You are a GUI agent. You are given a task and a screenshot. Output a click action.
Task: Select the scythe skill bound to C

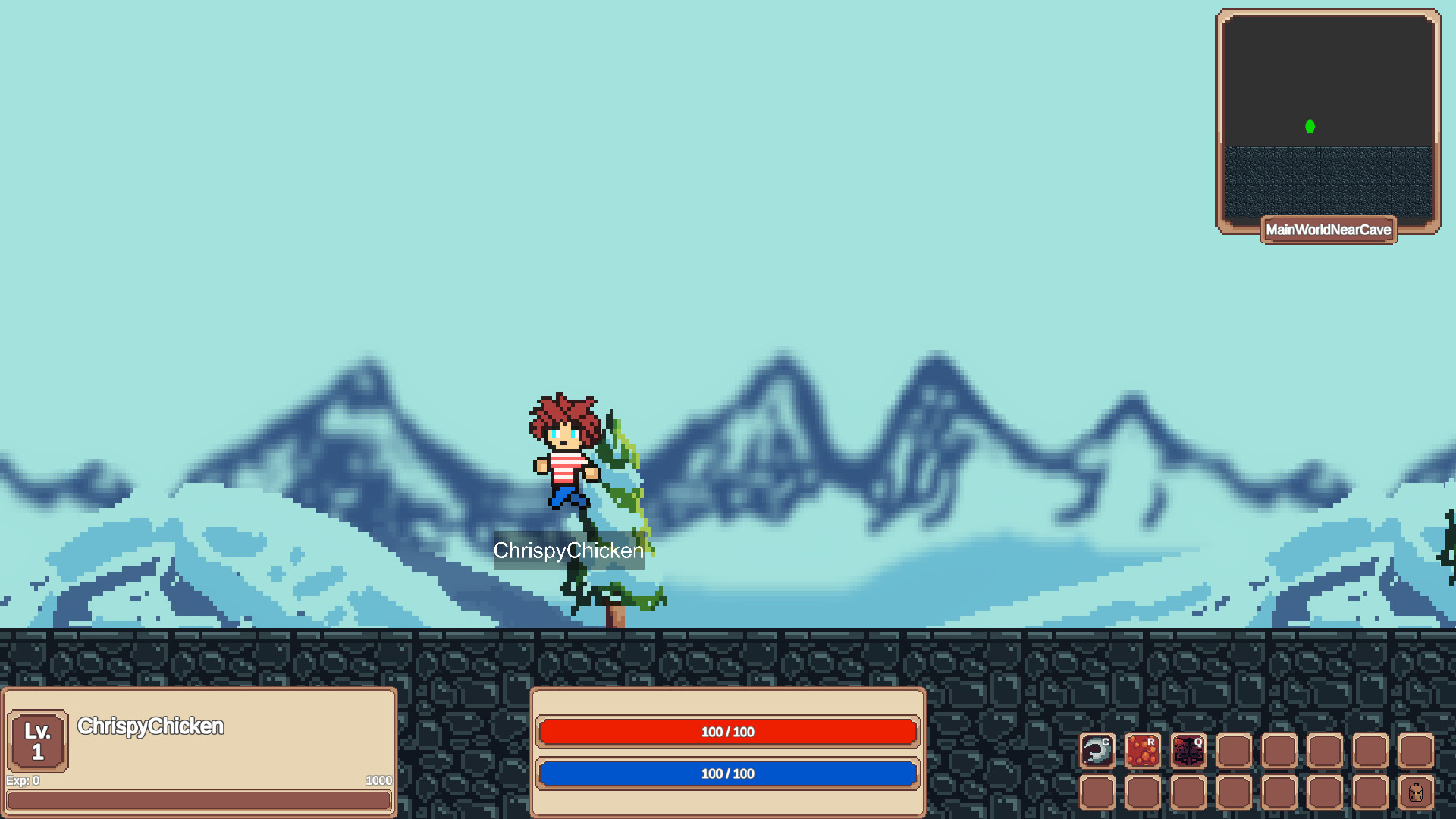point(1099,751)
